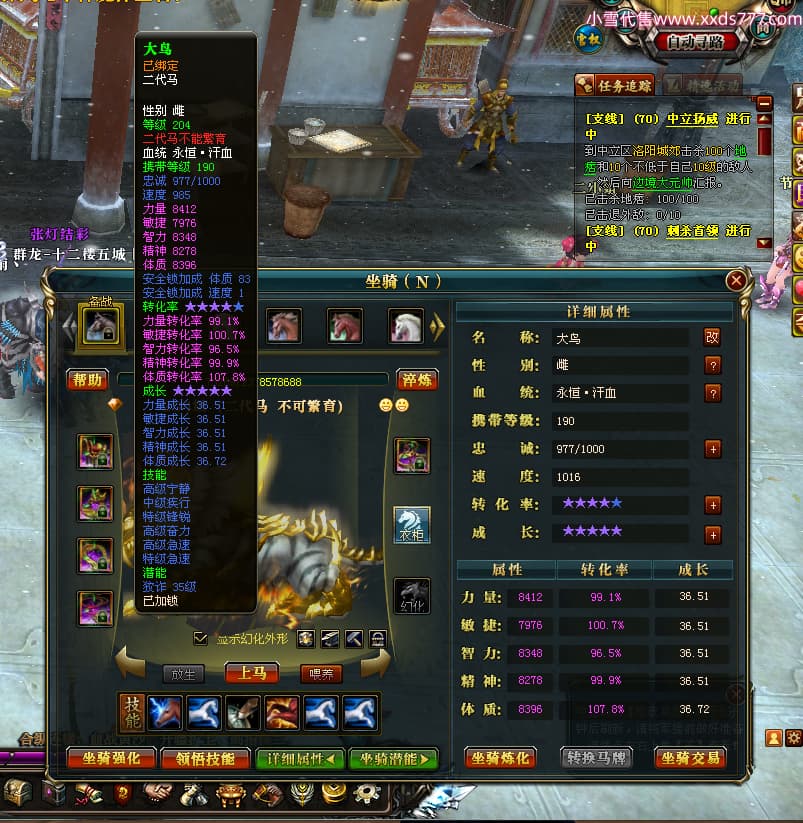Open the 幻化 transmog icon
The height and width of the screenshot is (823, 803).
[x=411, y=597]
